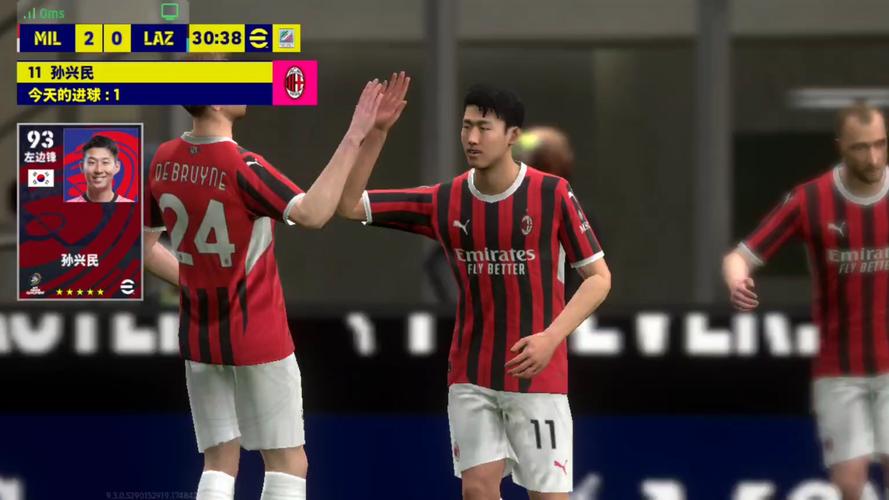Click the green monitor icon at top

169,11
